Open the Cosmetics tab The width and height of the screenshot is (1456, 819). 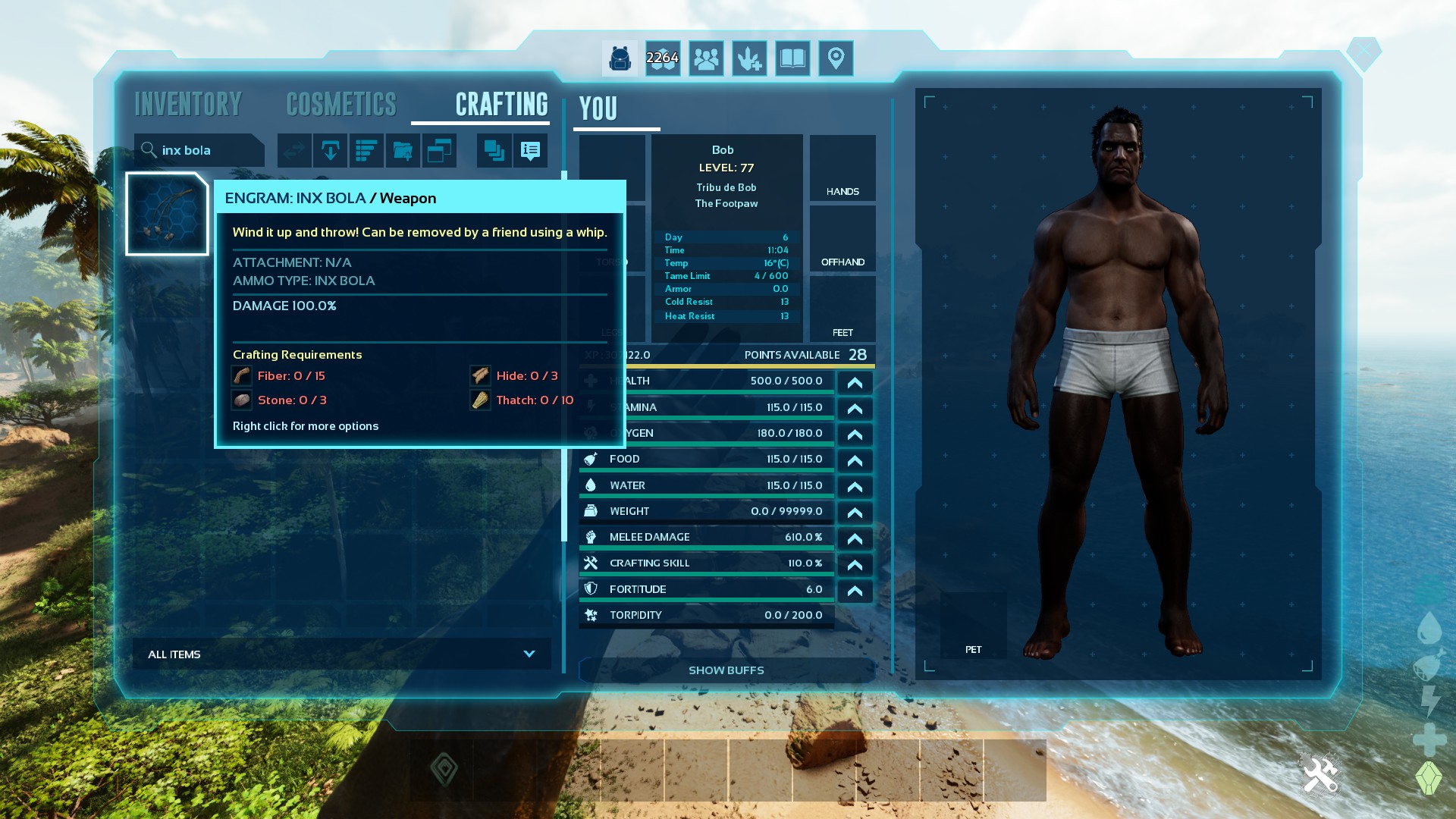[341, 105]
